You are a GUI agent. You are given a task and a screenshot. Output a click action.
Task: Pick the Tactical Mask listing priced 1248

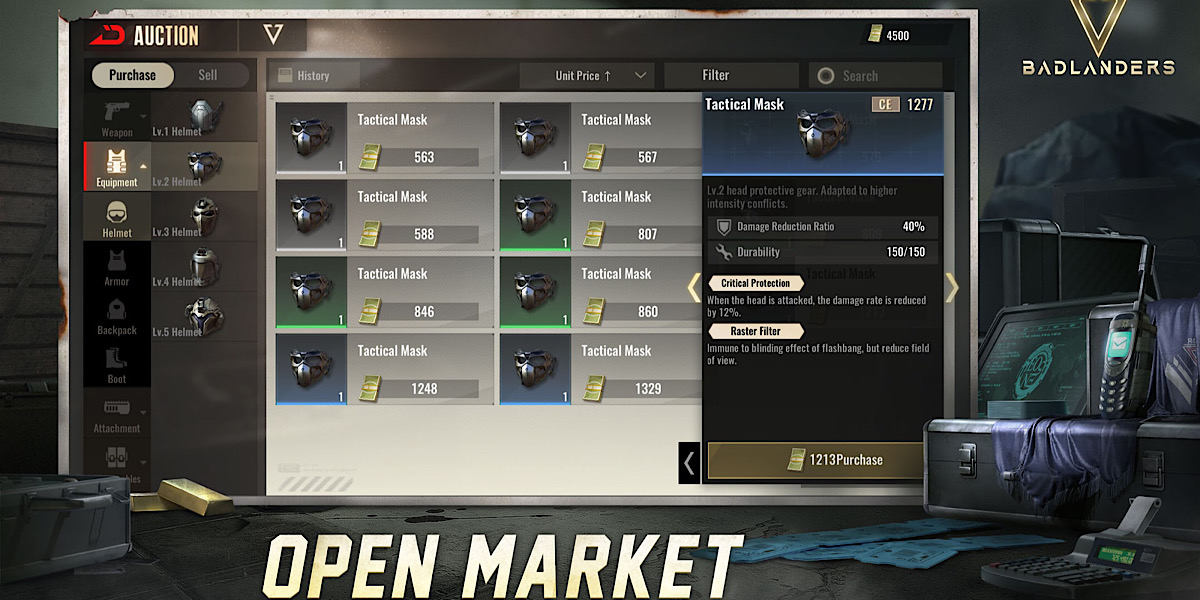(384, 370)
